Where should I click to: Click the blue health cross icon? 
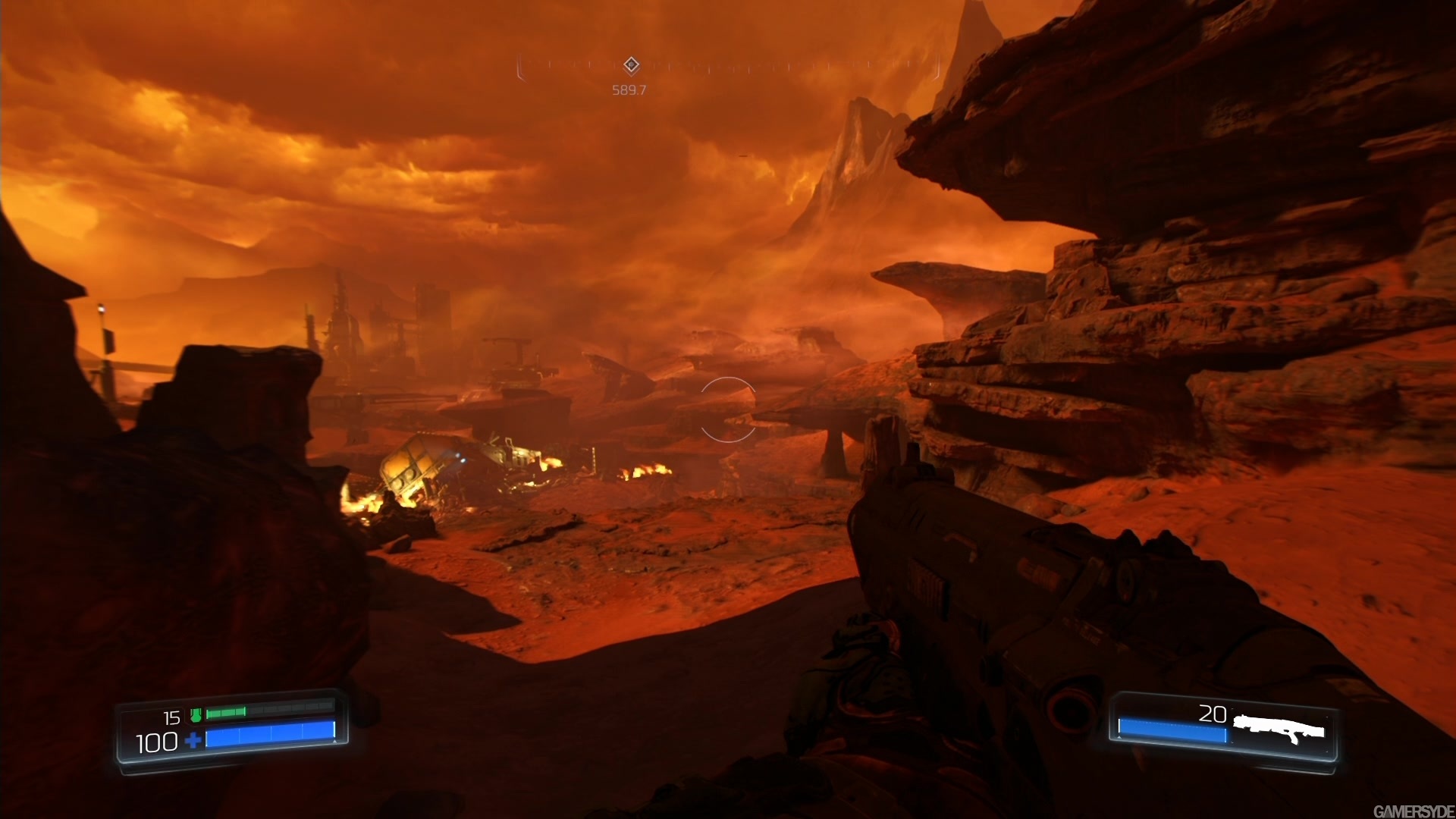[192, 741]
